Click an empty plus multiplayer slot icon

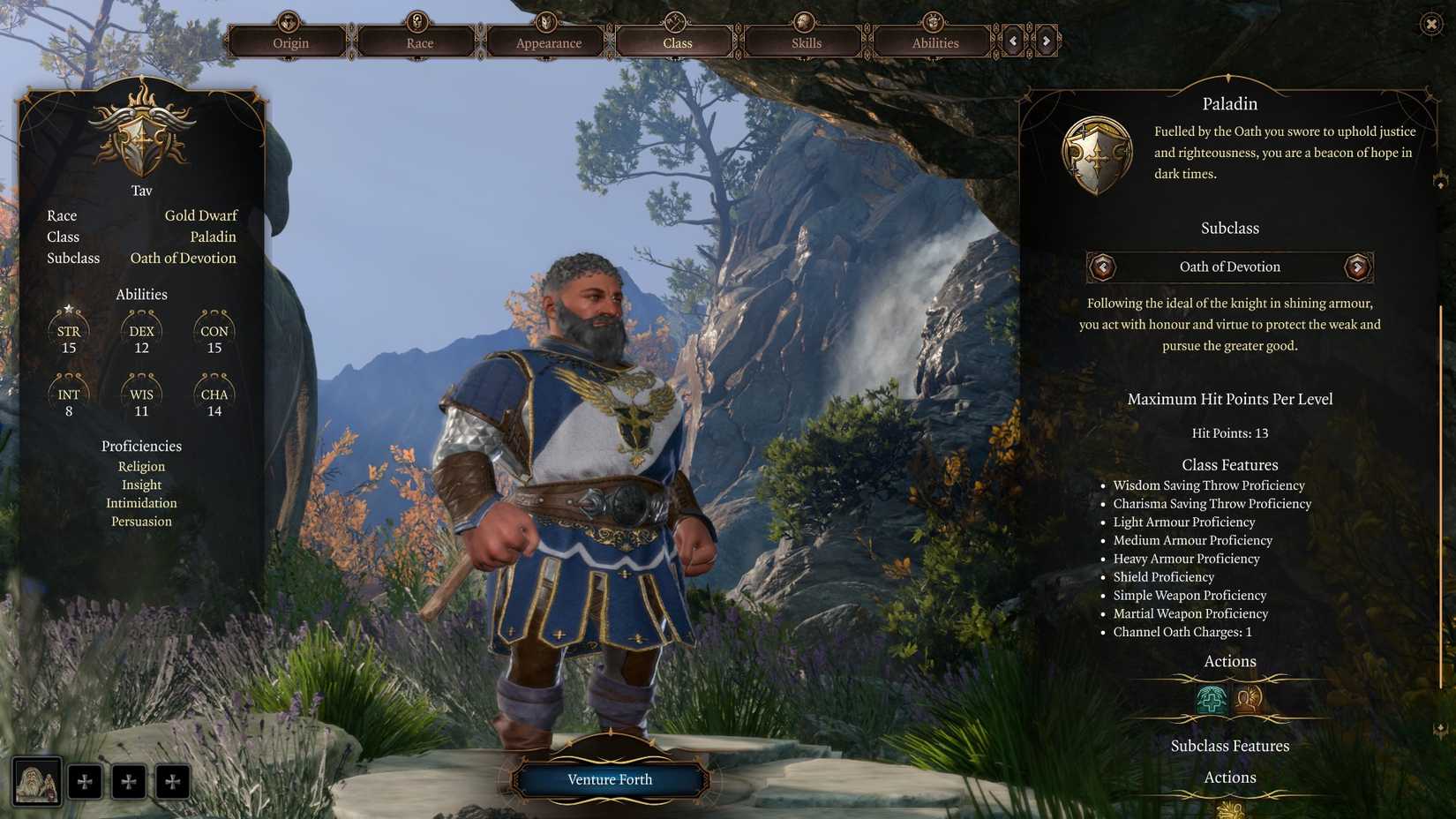pos(86,780)
